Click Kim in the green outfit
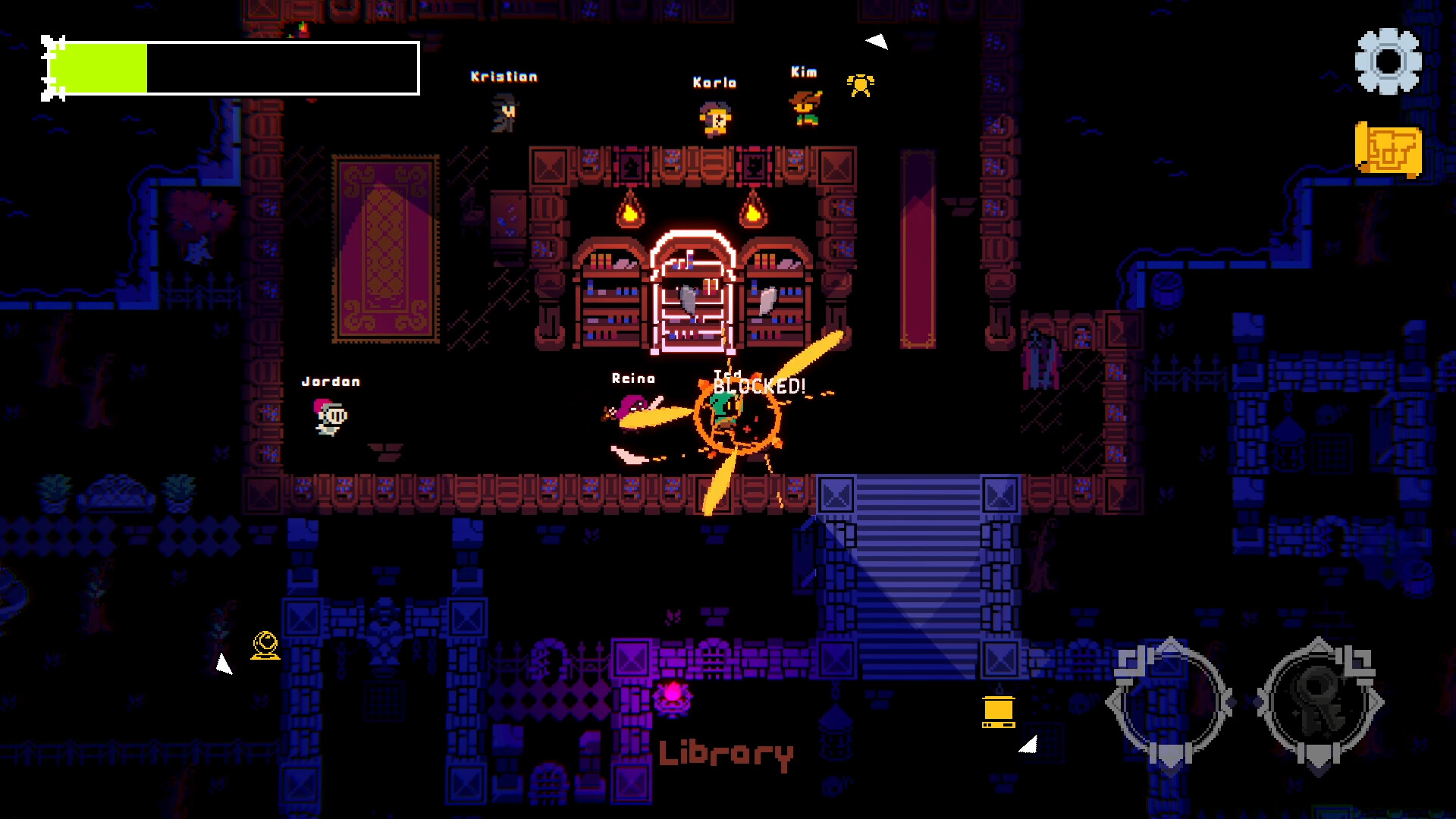Image resolution: width=1456 pixels, height=819 pixels. pyautogui.click(x=805, y=106)
